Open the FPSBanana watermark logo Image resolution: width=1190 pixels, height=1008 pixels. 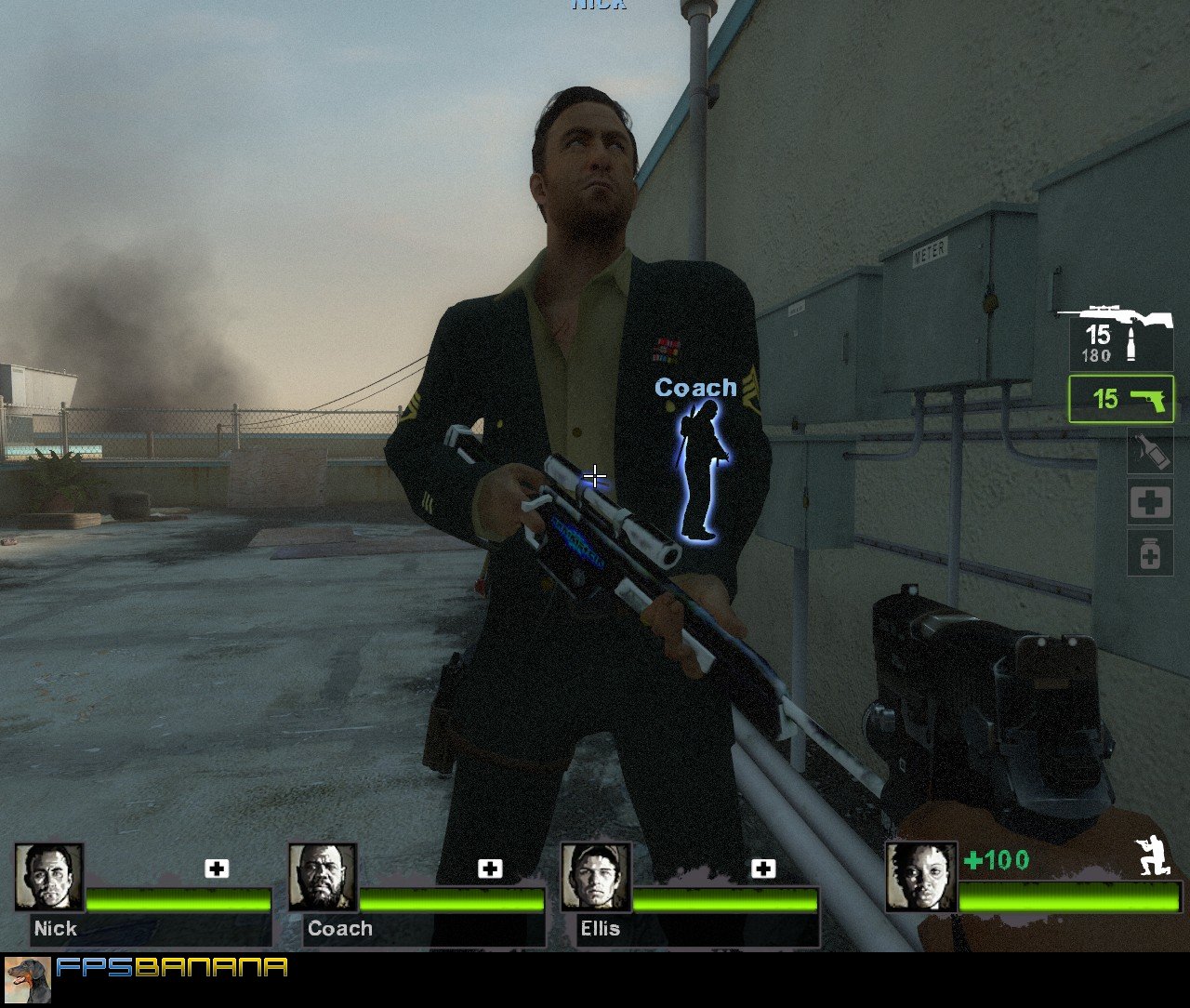click(x=172, y=968)
